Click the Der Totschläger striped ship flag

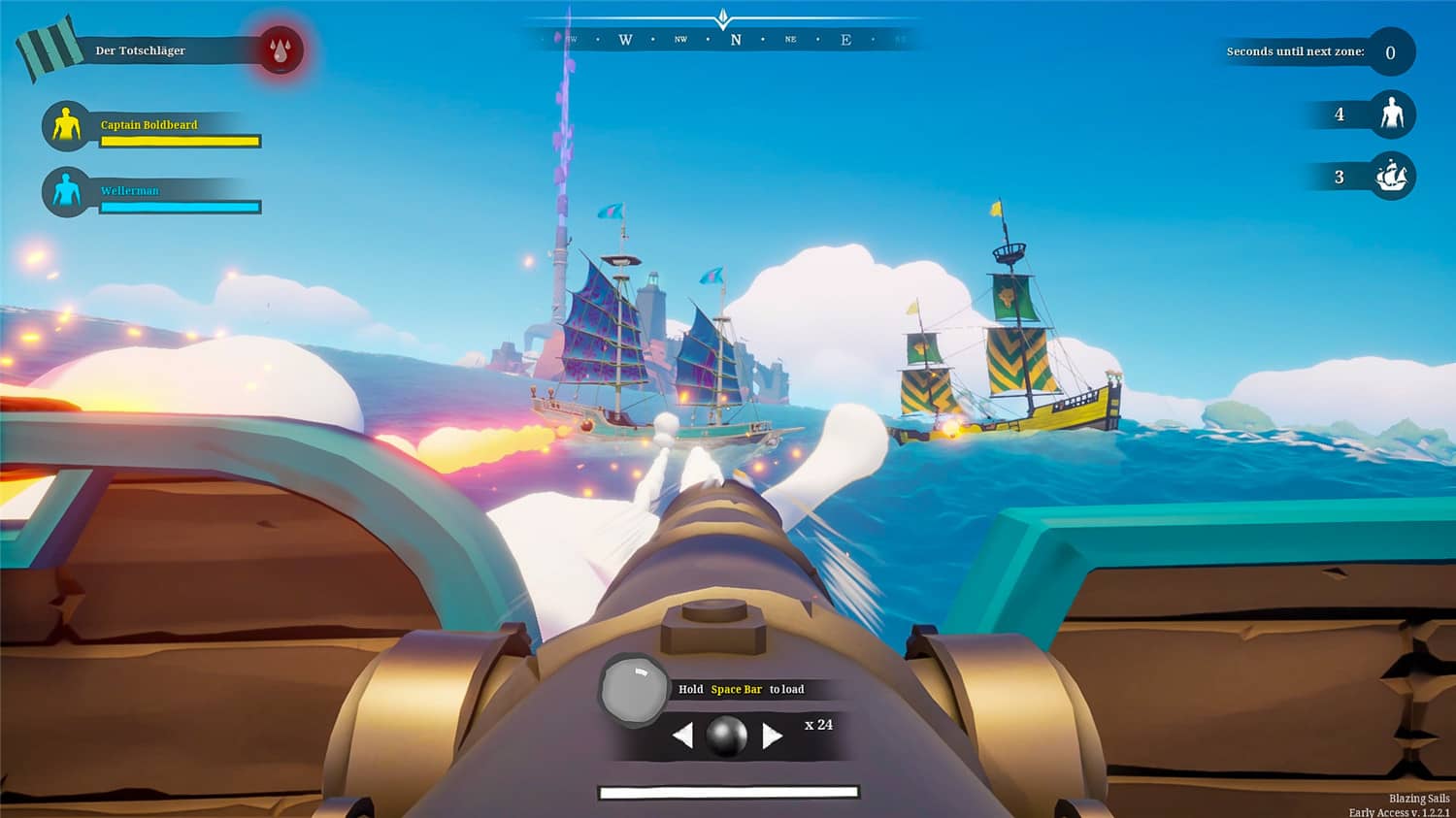pos(50,49)
